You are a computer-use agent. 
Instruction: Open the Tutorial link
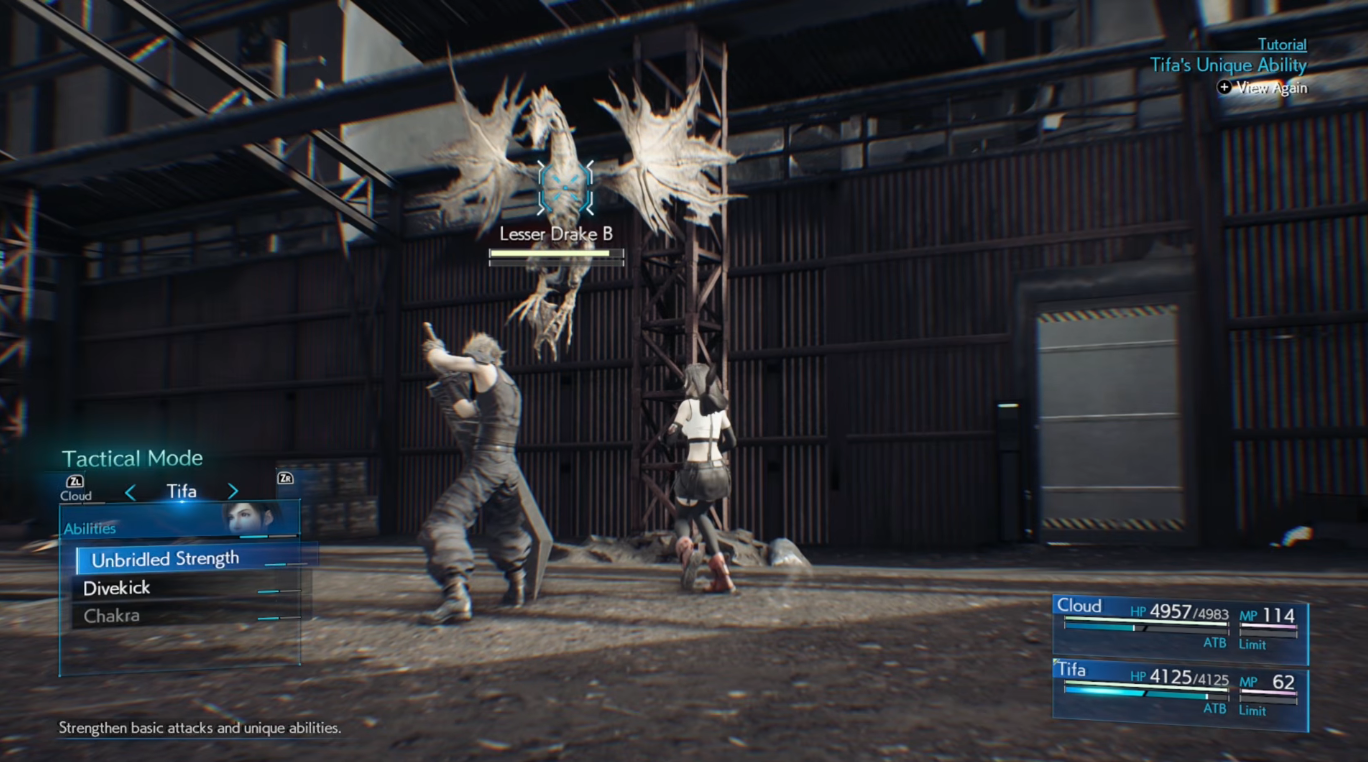pos(1281,44)
